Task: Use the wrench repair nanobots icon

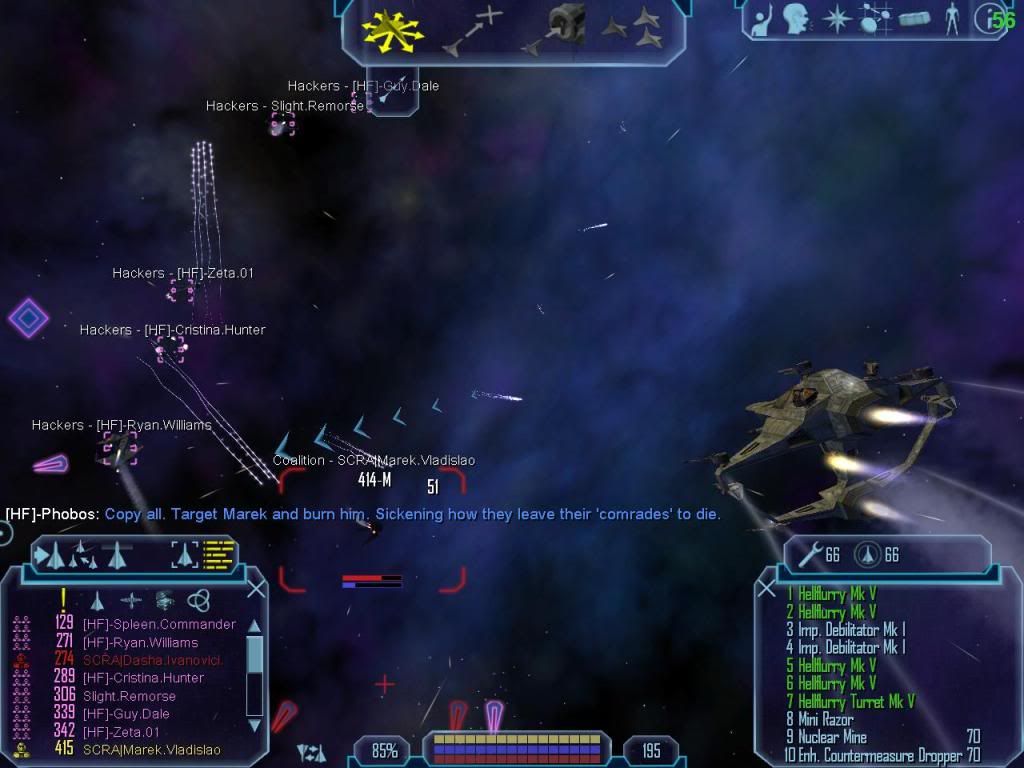Action: point(808,555)
